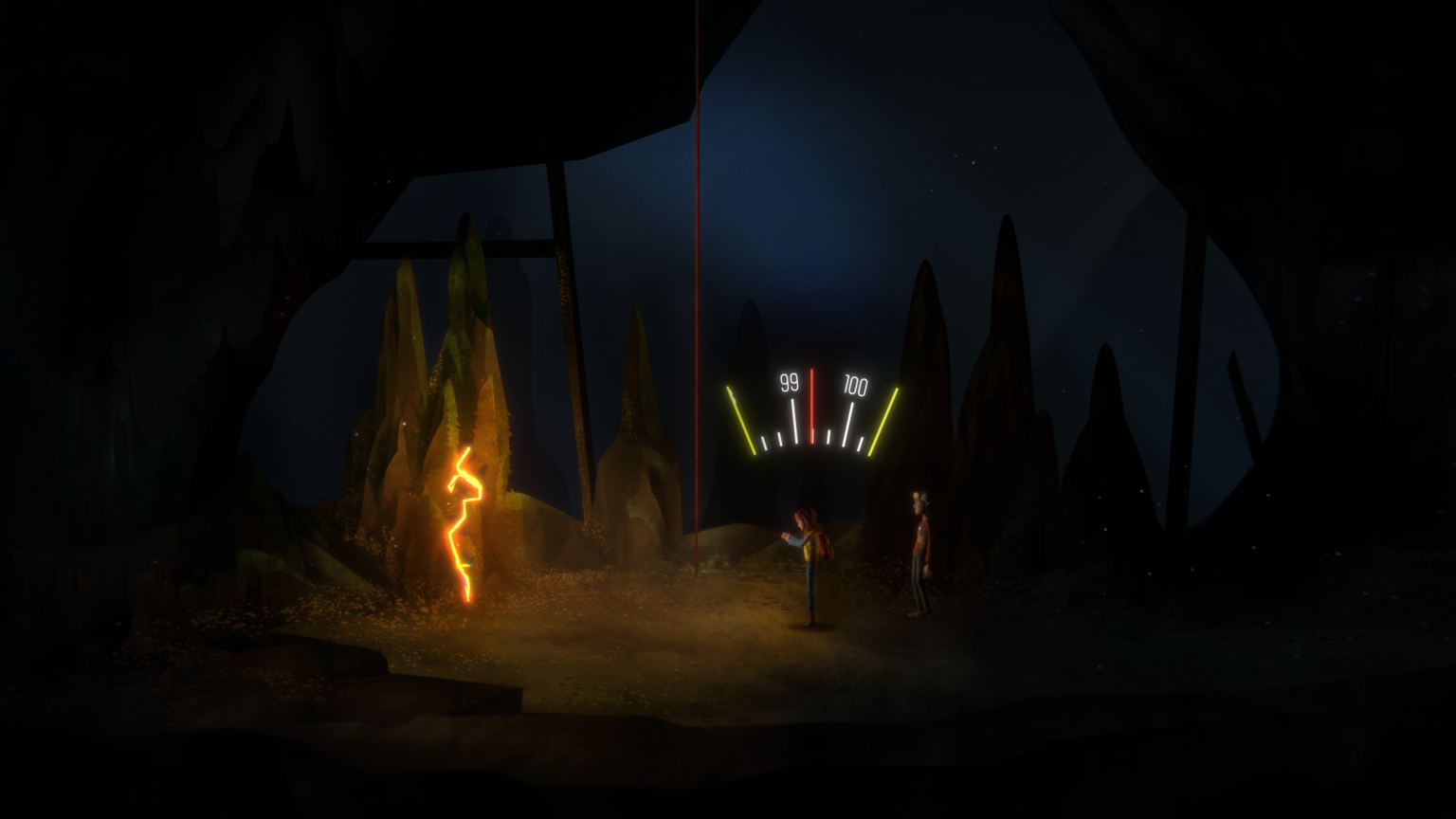Click Alex's orange backpack
1456x819 pixels.
tap(827, 545)
